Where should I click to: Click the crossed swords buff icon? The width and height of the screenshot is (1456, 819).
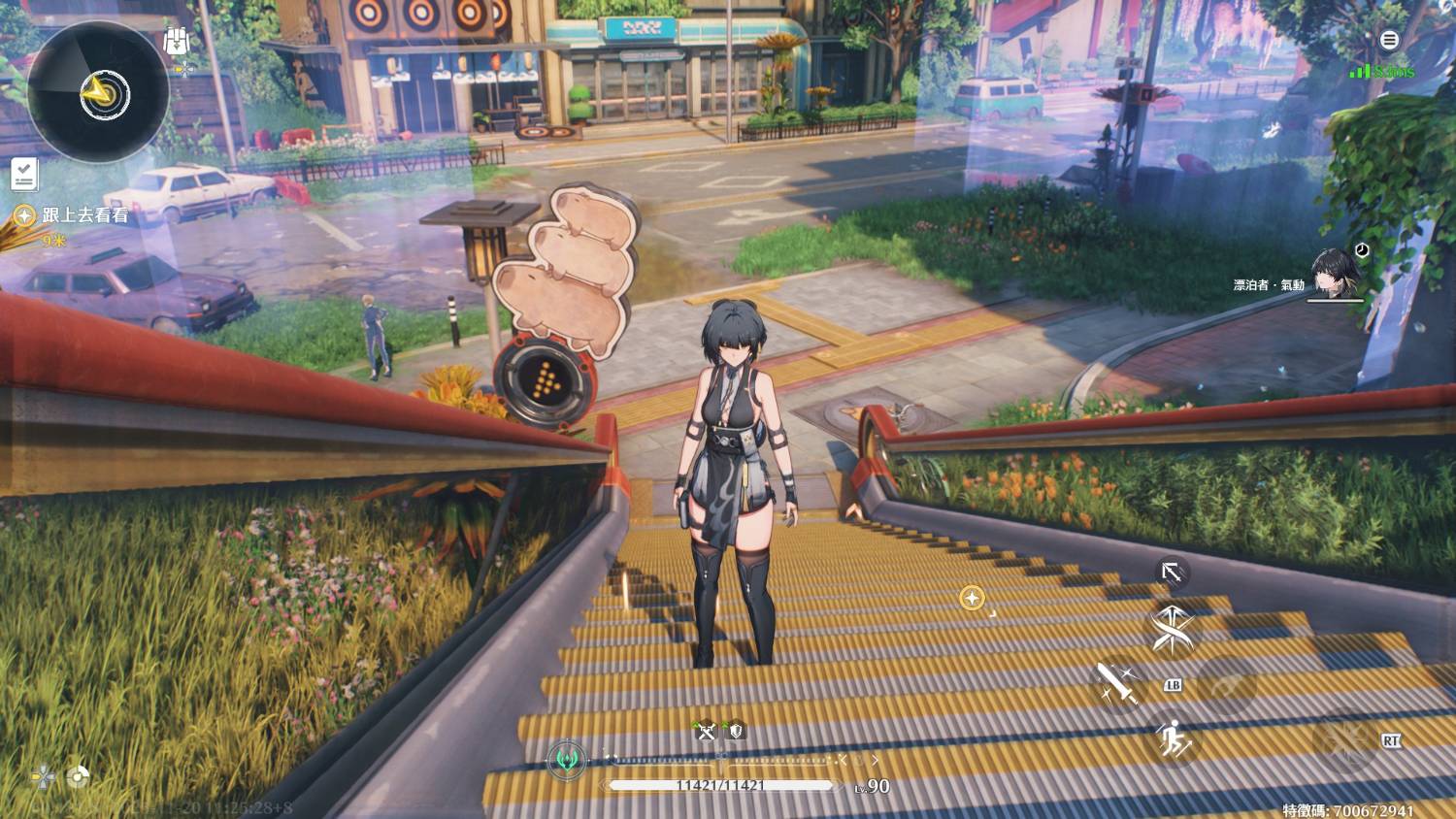[x=707, y=732]
